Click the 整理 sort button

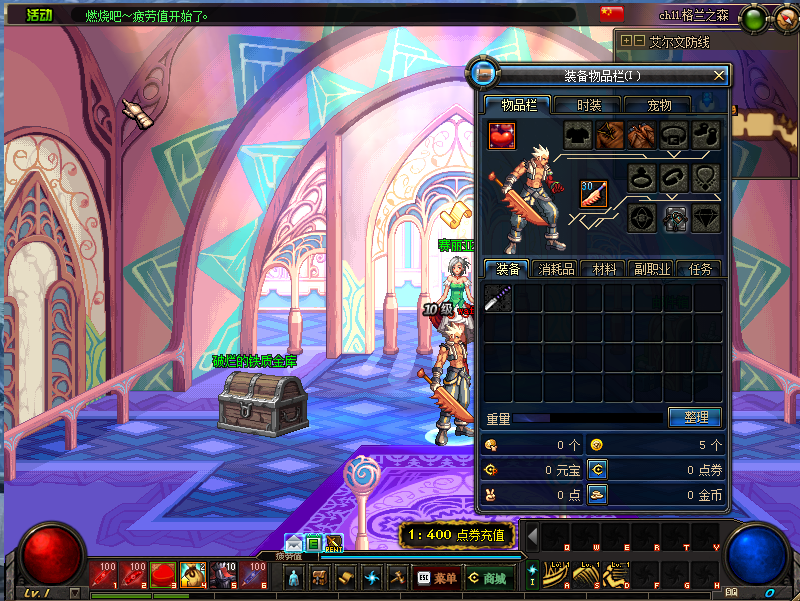[x=694, y=417]
